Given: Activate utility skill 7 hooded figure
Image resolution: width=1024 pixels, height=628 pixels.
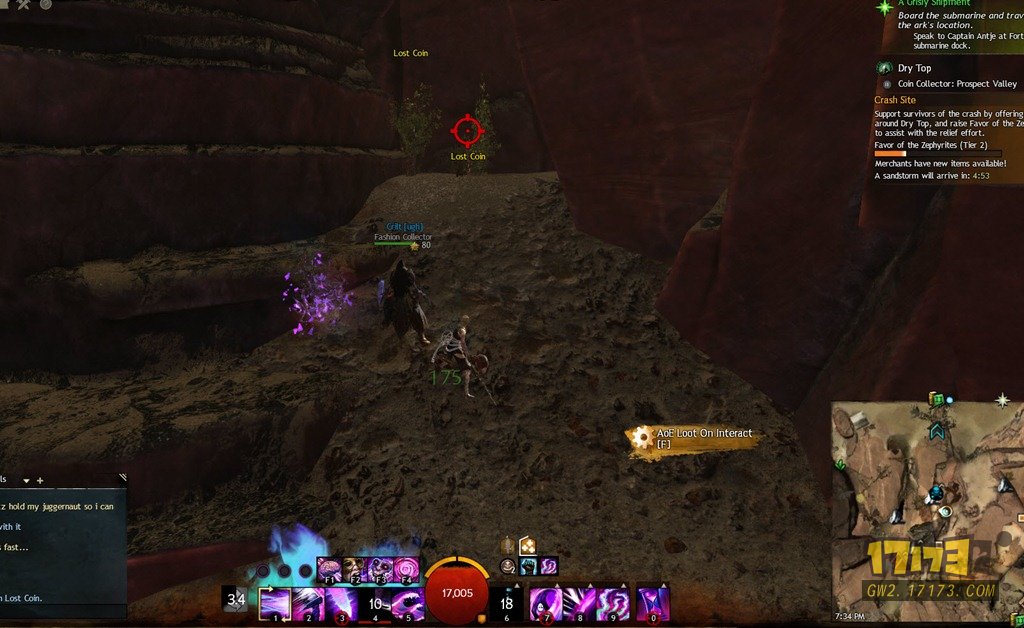Looking at the screenshot, I should pos(546,604).
